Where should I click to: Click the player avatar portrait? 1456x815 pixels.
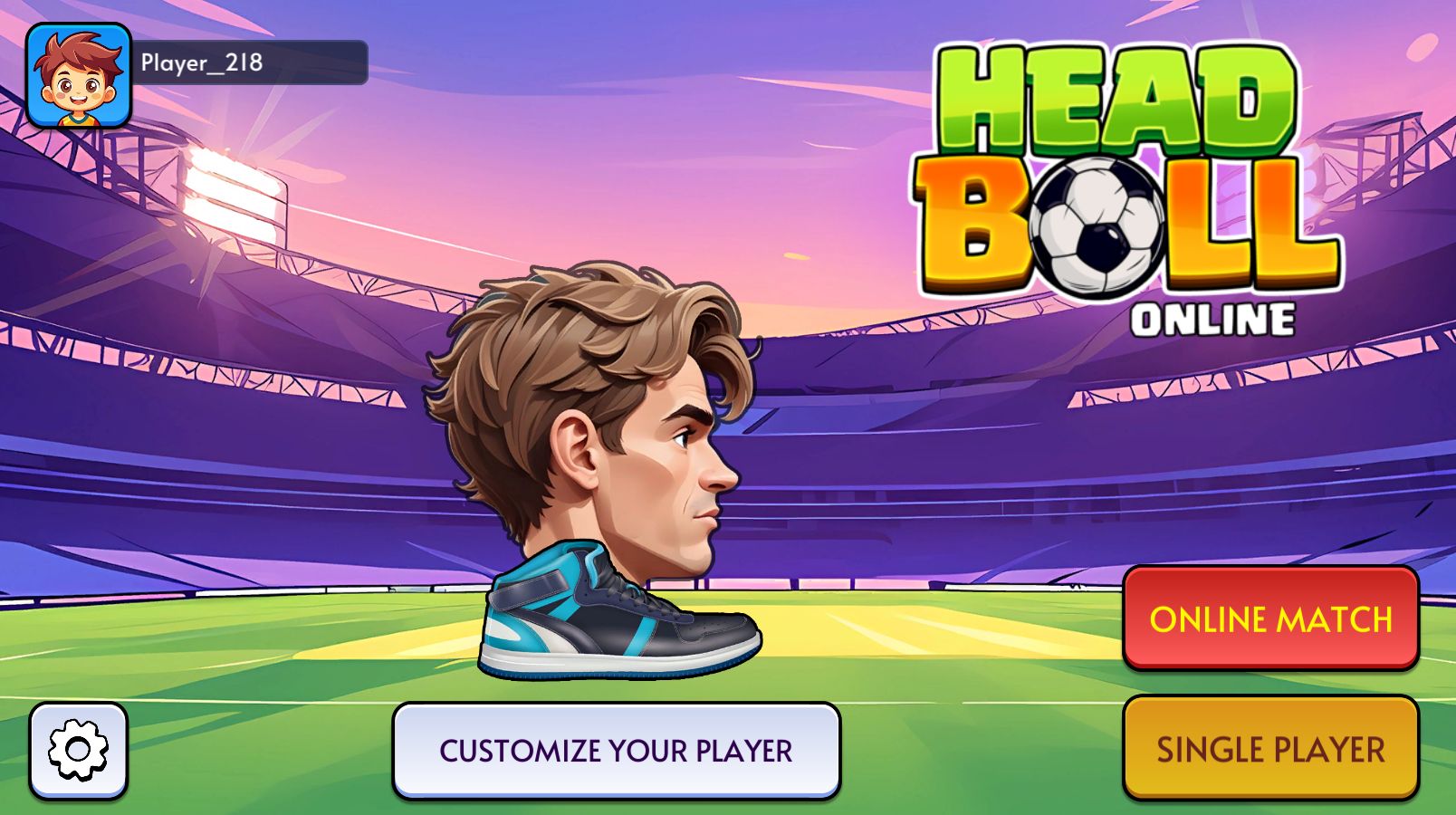coord(79,76)
